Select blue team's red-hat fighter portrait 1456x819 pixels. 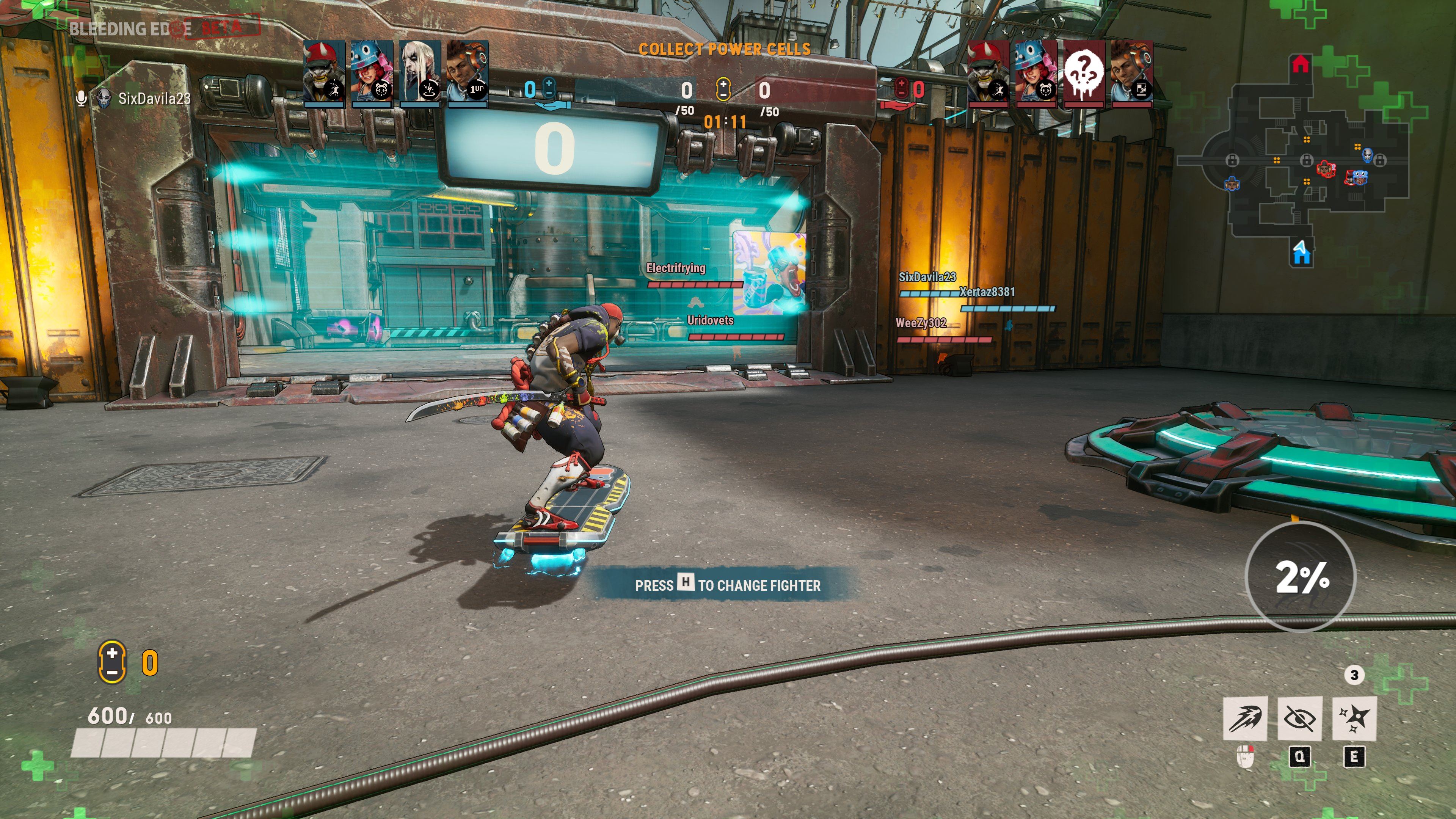pyautogui.click(x=324, y=72)
